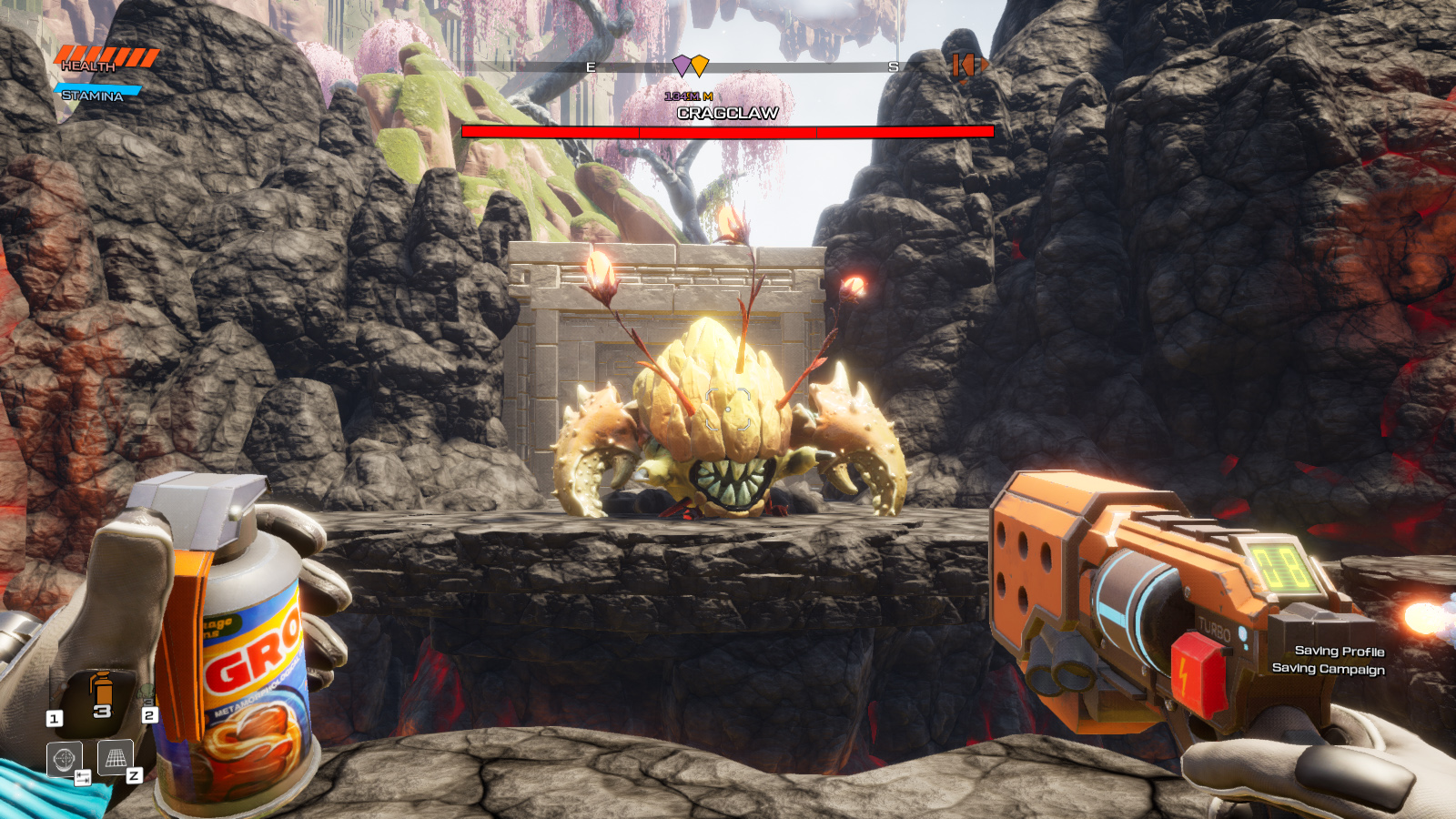Activate the scanner visor icon

coord(64,759)
